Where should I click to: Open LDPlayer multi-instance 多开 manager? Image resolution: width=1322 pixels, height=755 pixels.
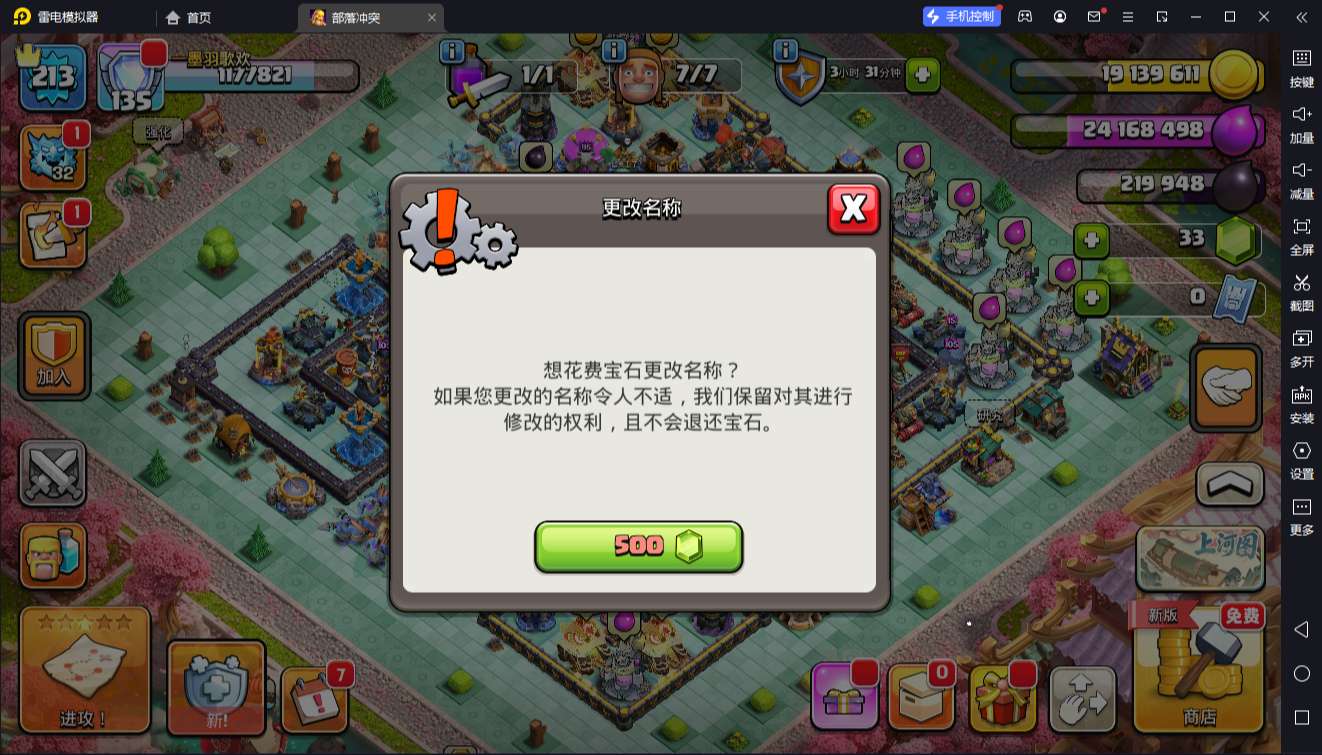click(1301, 347)
